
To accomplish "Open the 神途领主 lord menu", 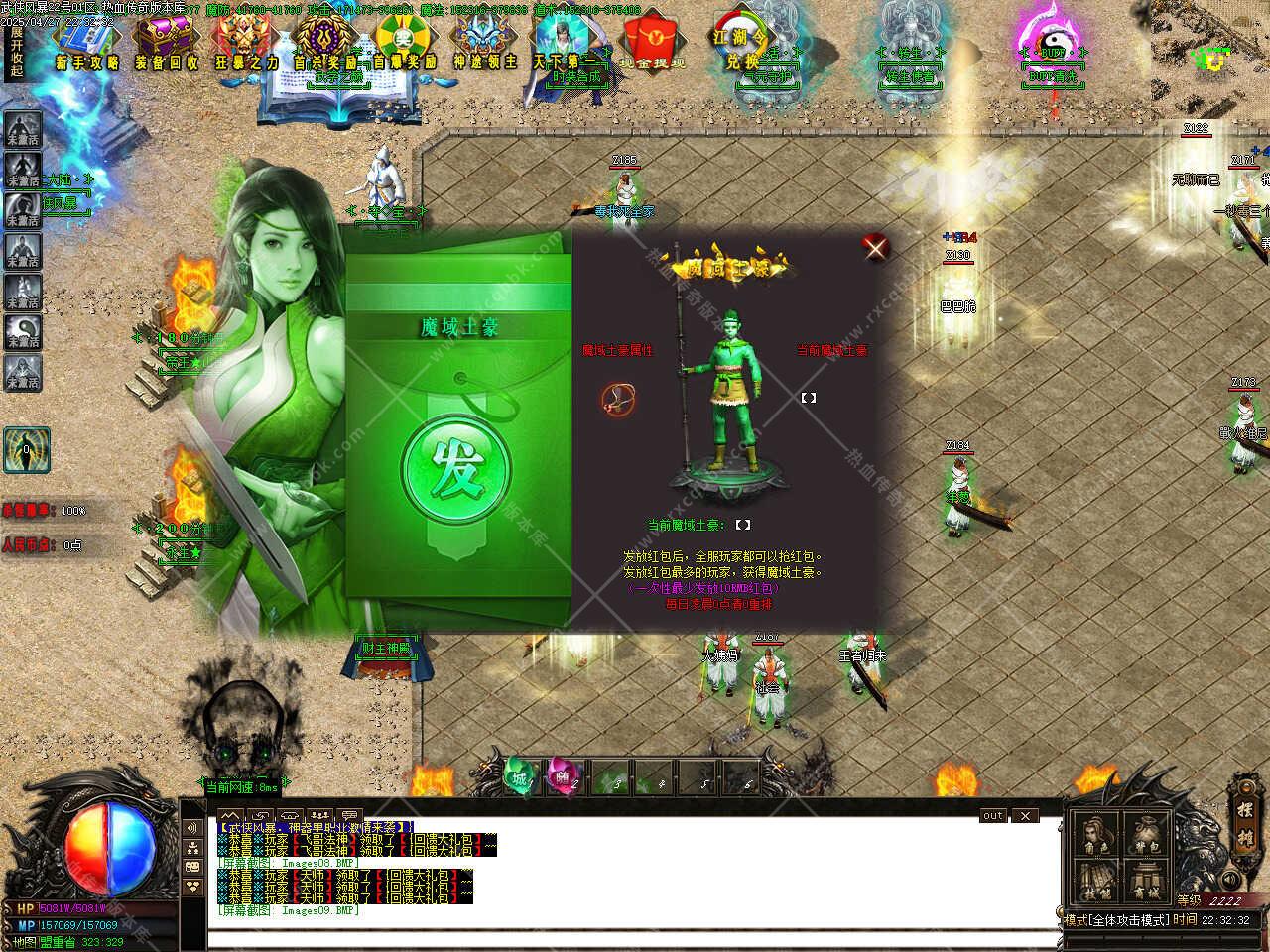I will pyautogui.click(x=485, y=45).
